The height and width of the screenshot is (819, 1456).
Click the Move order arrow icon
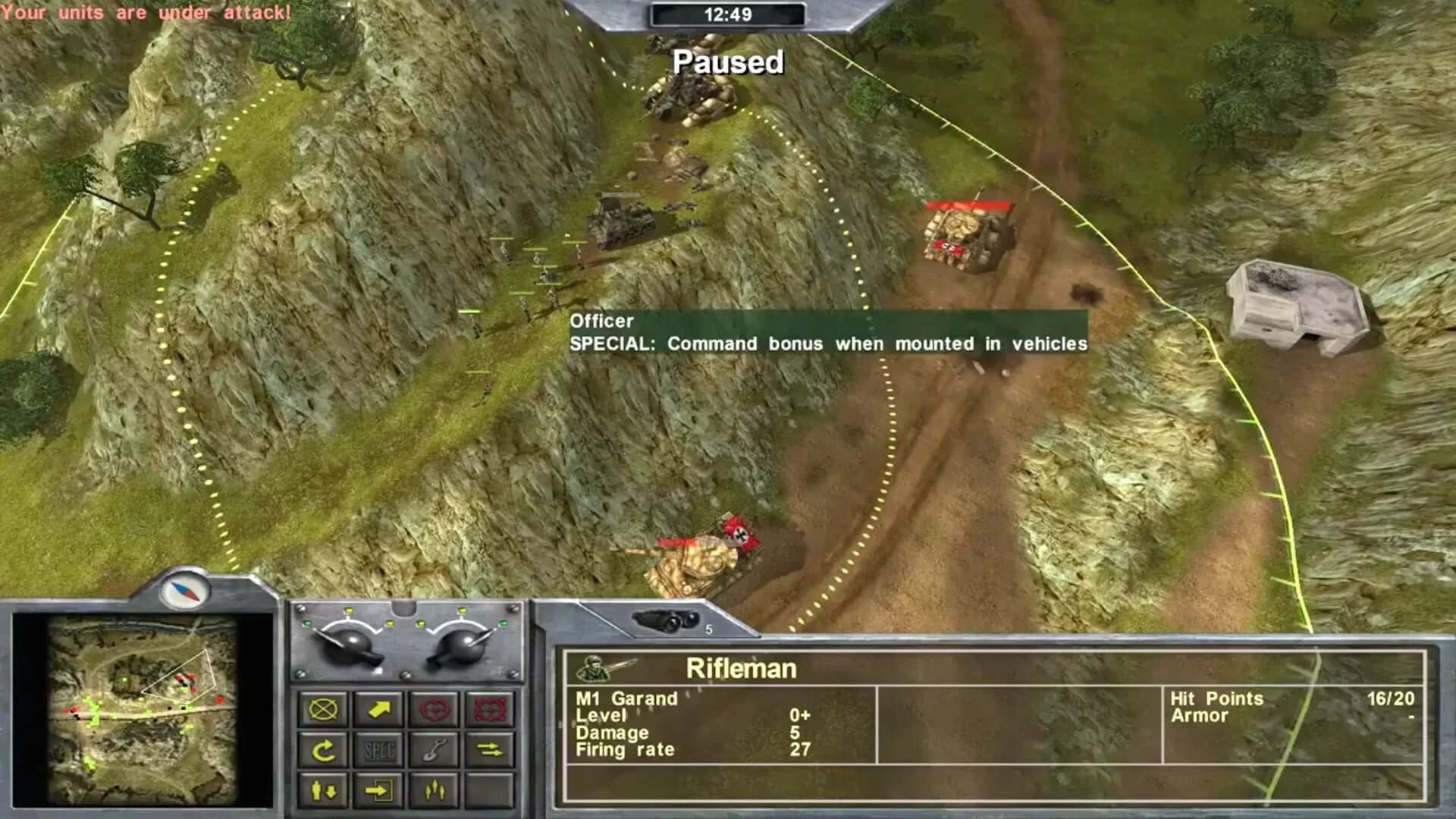tap(378, 708)
